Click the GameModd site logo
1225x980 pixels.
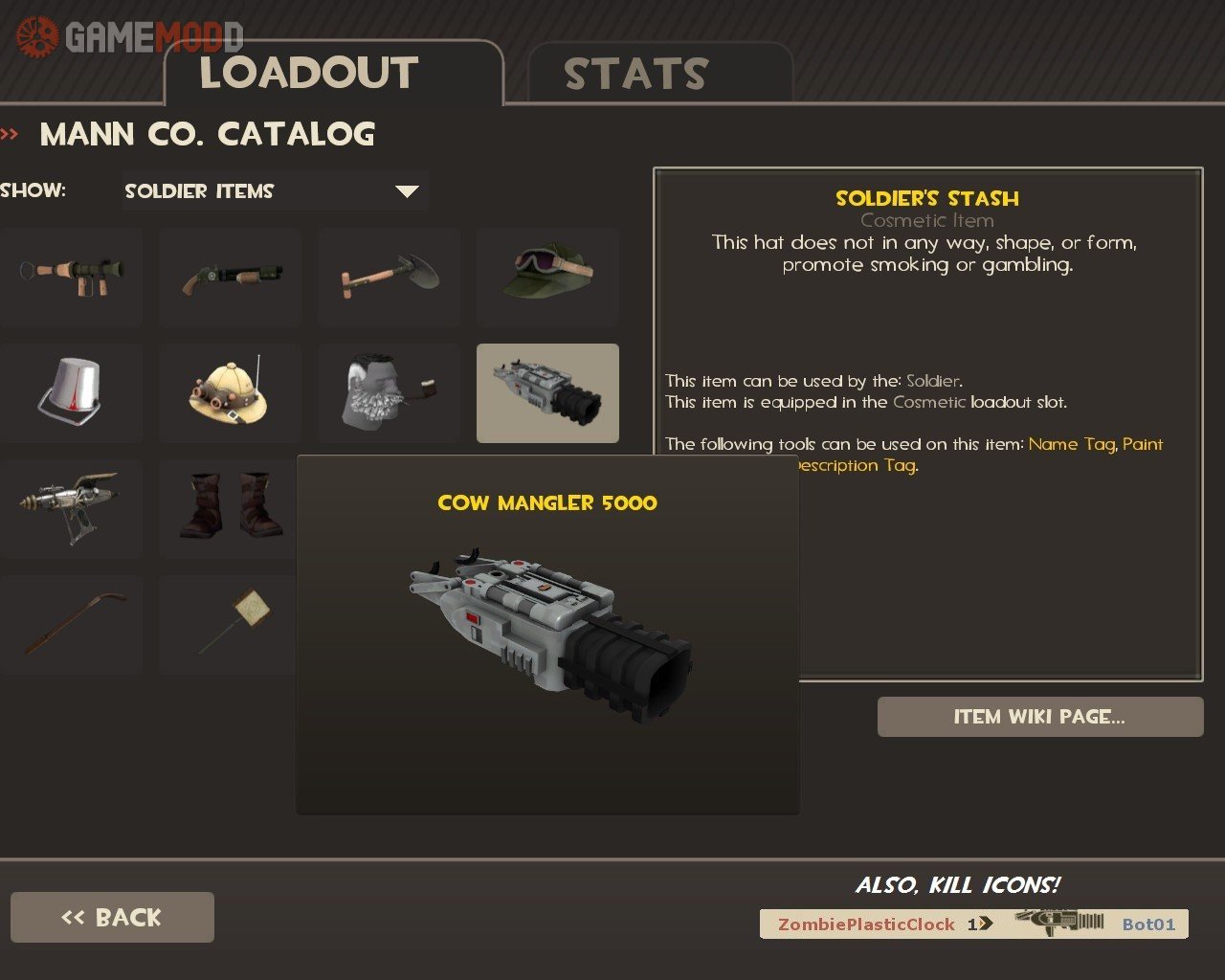[x=129, y=37]
